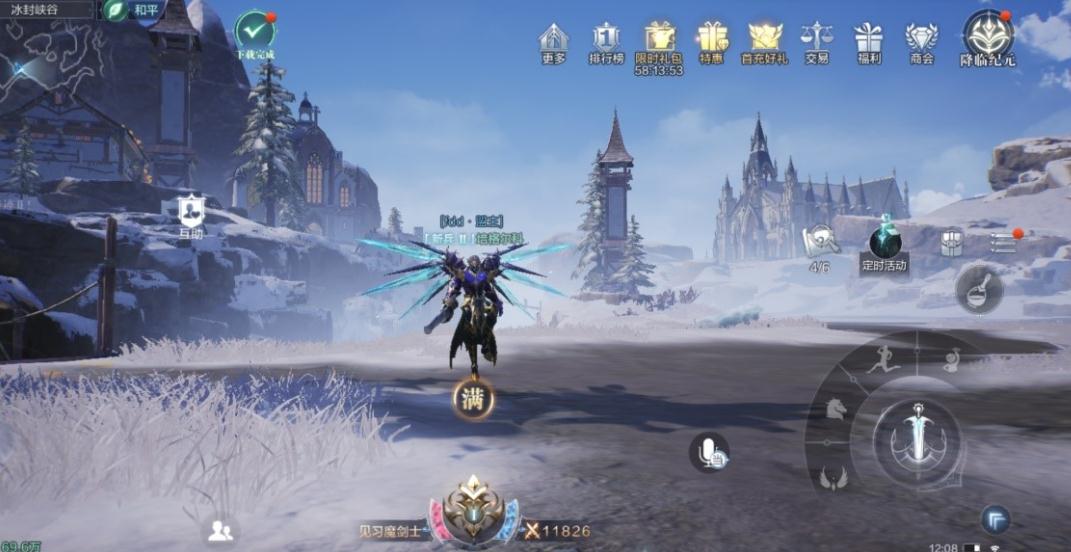The width and height of the screenshot is (1071, 552).
Task: Activate the wings flight button
Action: pyautogui.click(x=833, y=478)
